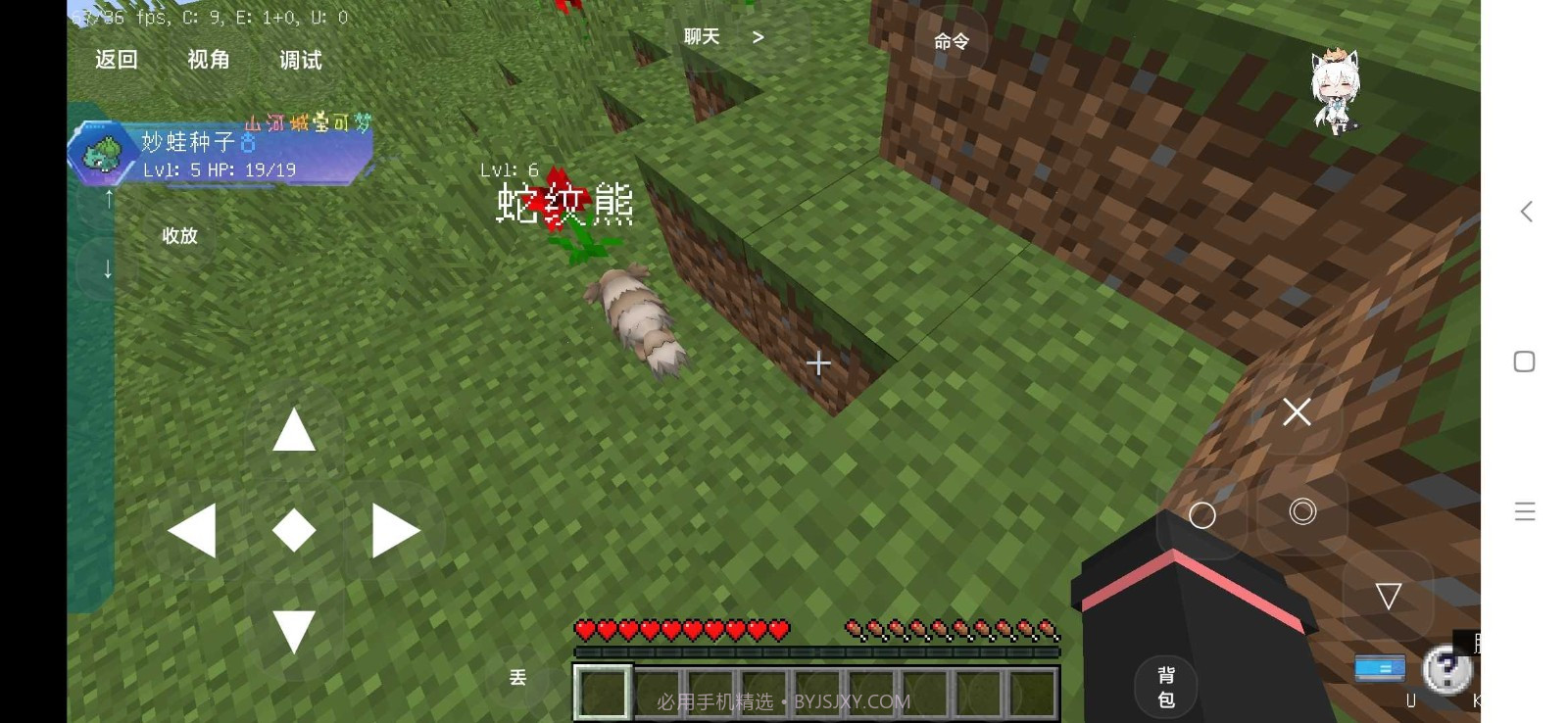Strafe right with the right D-pad arrow

(396, 531)
